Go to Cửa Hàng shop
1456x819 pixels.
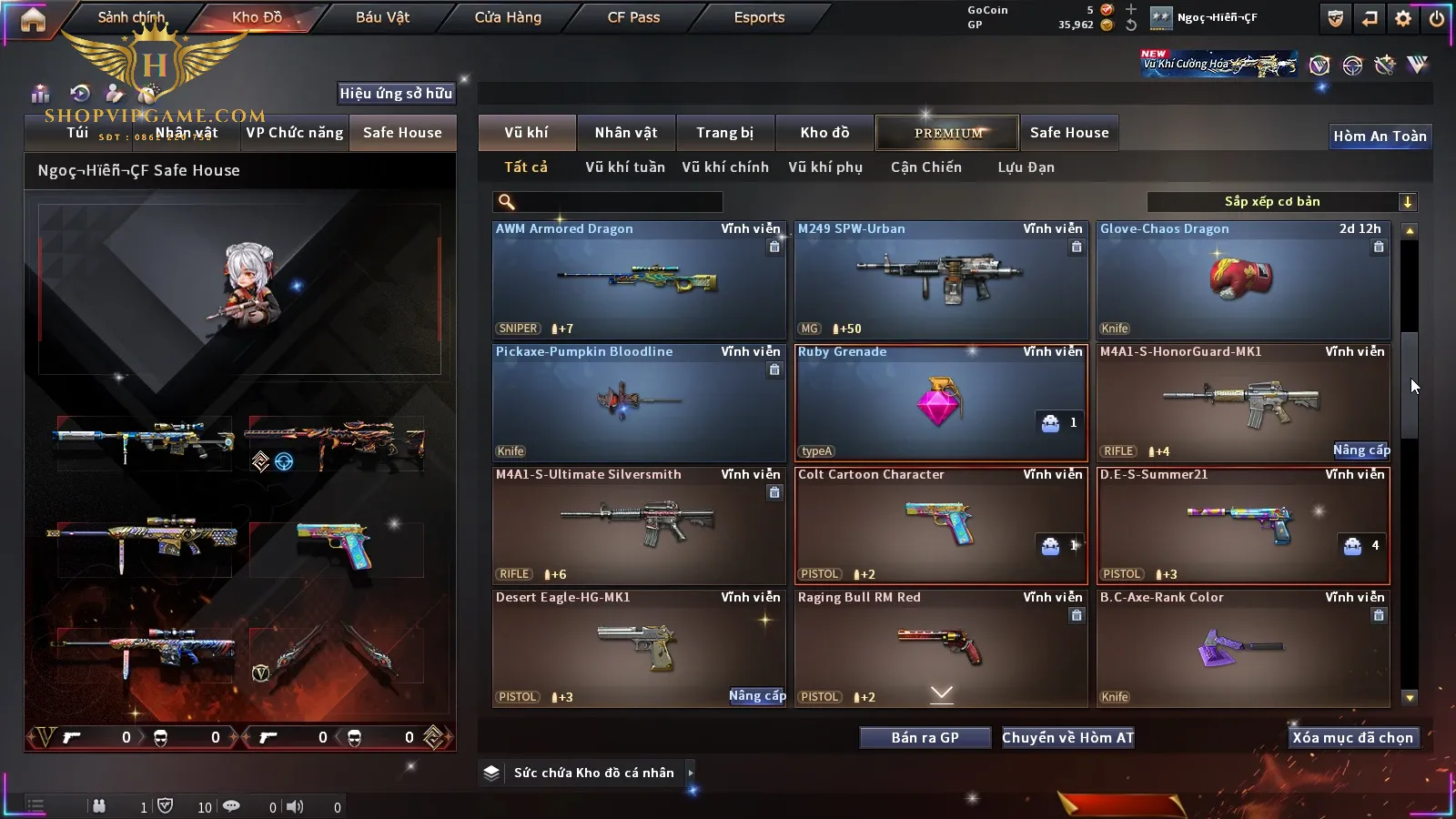pos(508,17)
